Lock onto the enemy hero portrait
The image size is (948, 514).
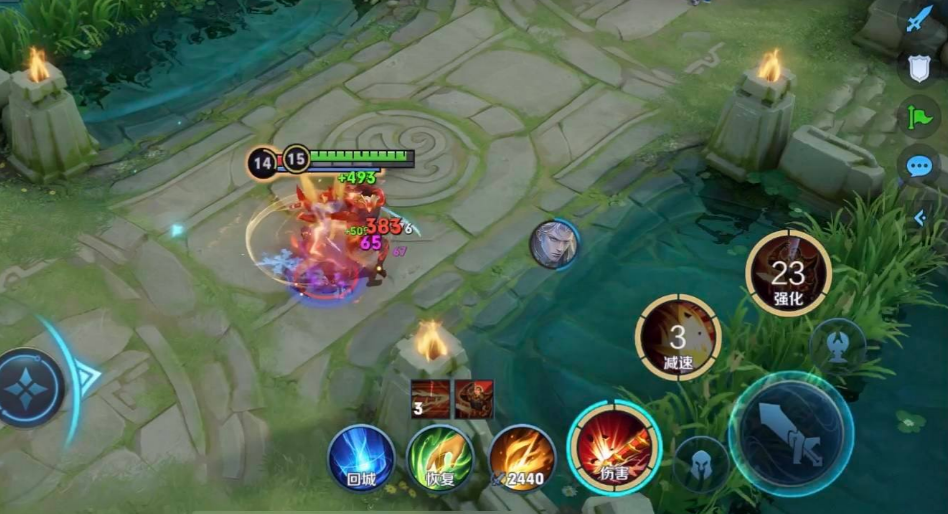click(x=553, y=244)
